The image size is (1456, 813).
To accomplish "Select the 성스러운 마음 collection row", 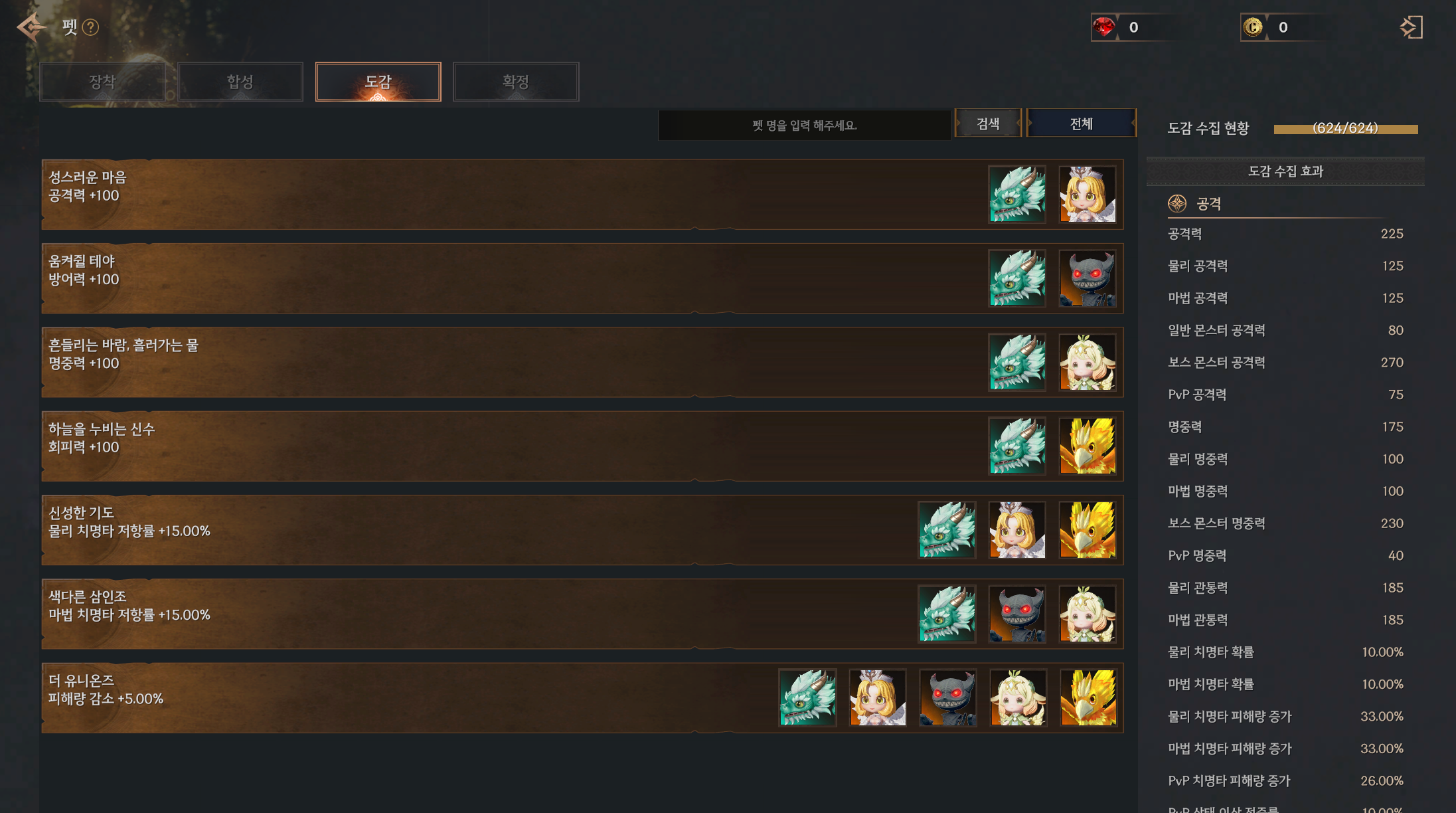I will click(465, 195).
